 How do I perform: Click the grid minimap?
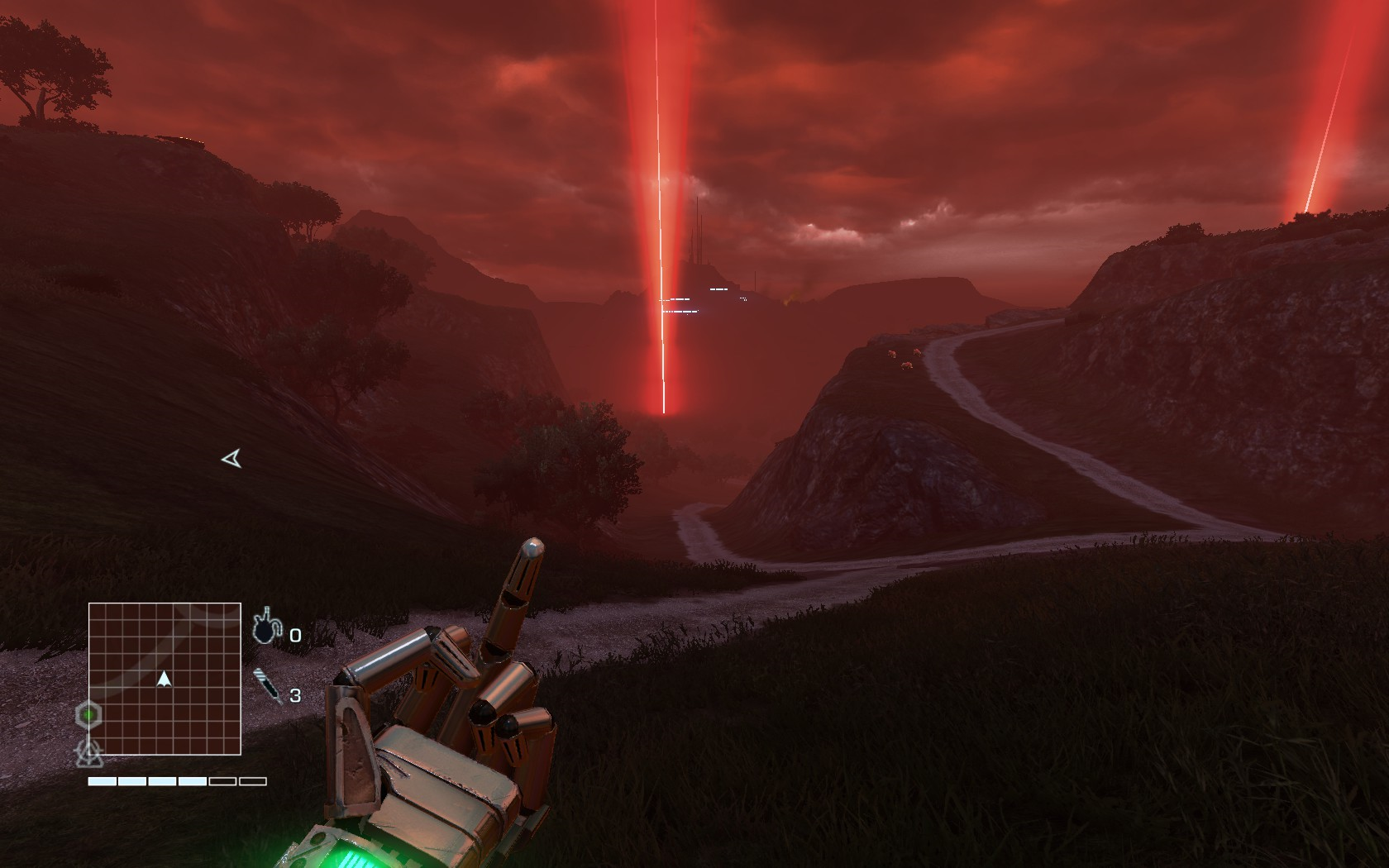(x=165, y=679)
